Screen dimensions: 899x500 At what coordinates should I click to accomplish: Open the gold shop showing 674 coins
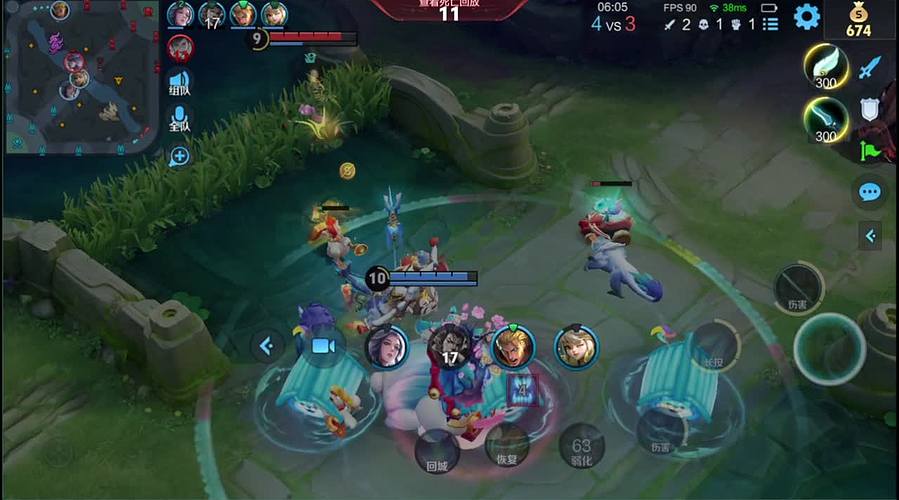click(859, 19)
